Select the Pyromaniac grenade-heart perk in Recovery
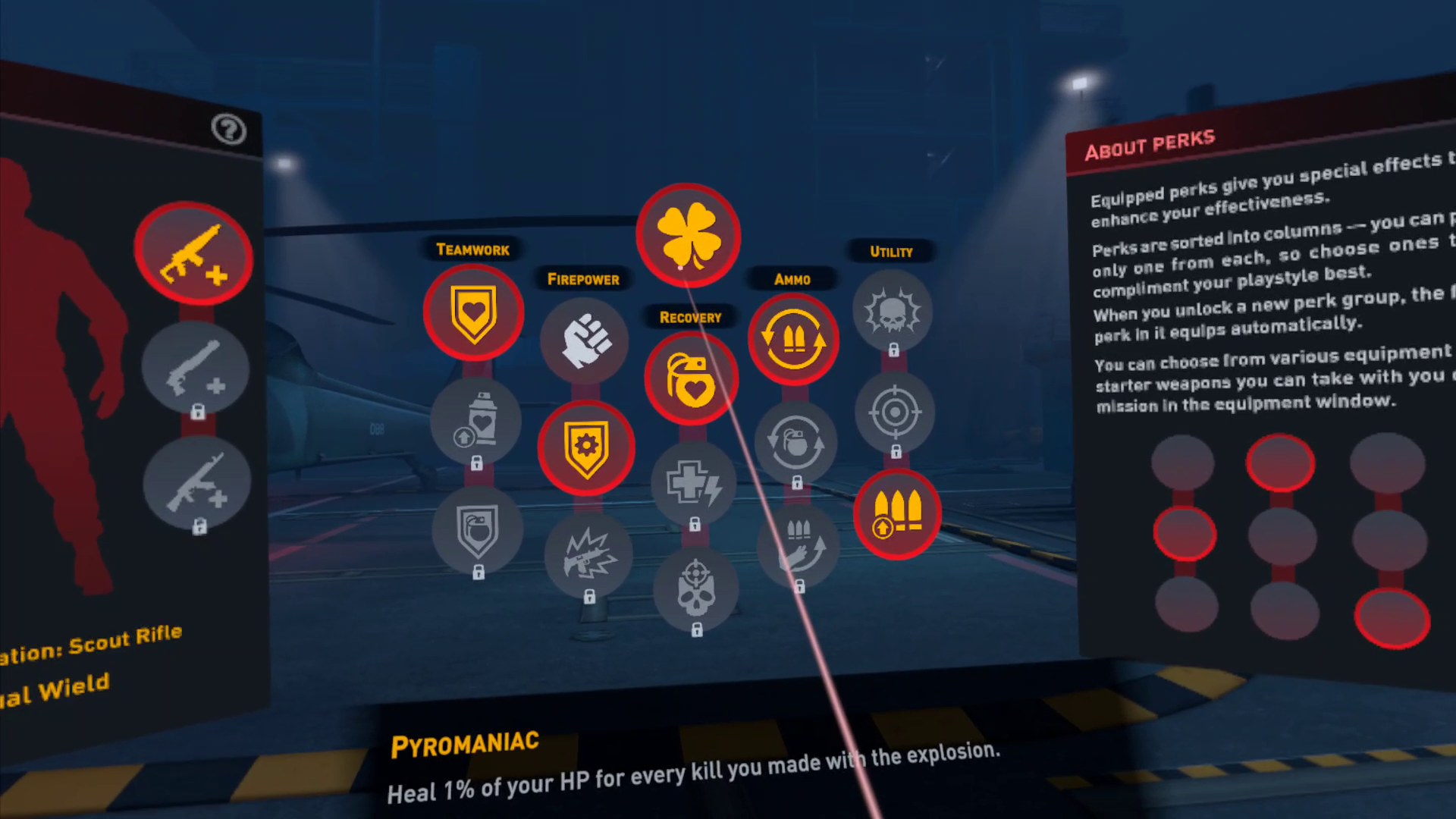The width and height of the screenshot is (1456, 819). 692,376
